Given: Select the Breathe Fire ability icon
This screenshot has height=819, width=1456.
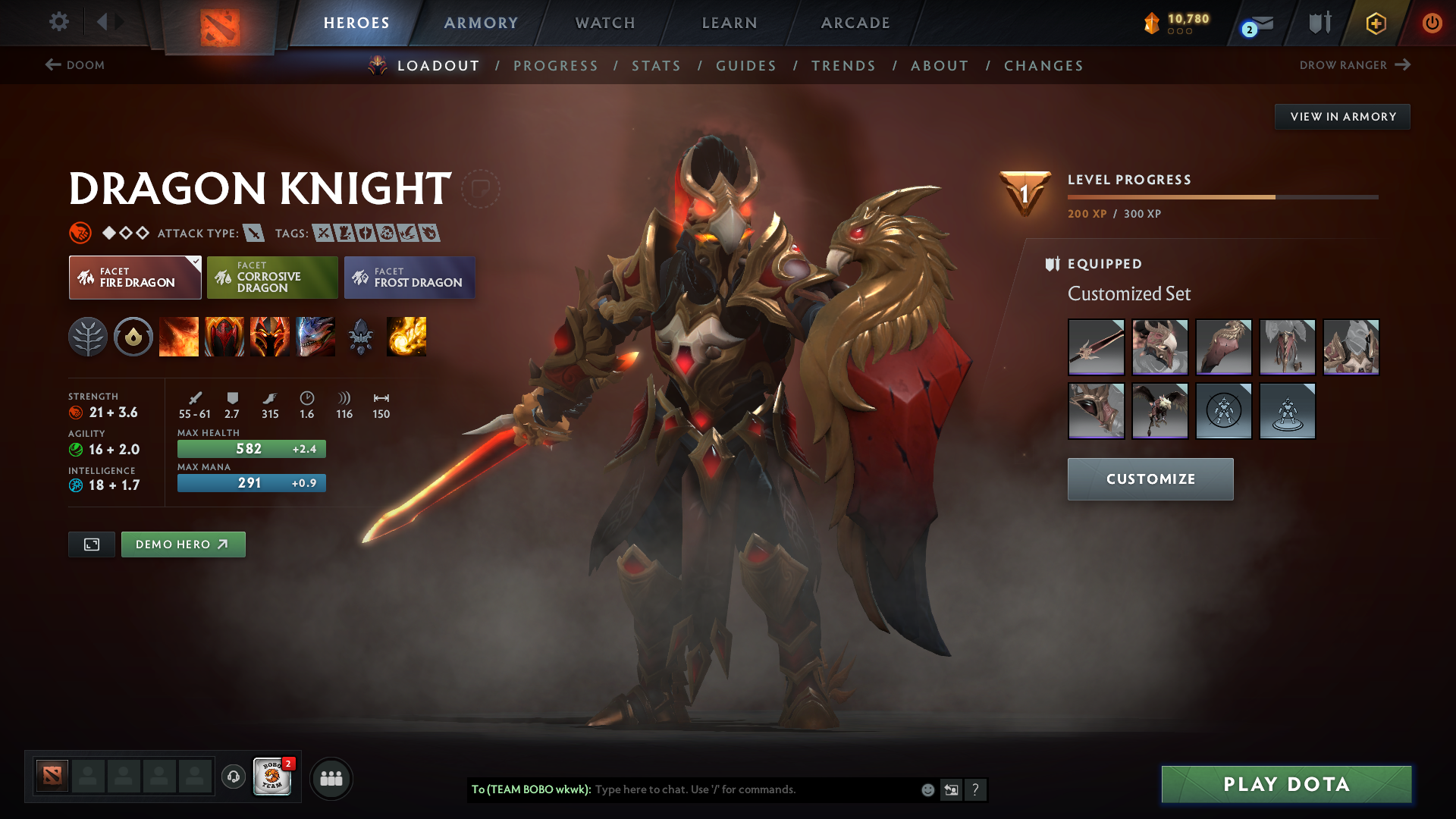Looking at the screenshot, I should [180, 337].
